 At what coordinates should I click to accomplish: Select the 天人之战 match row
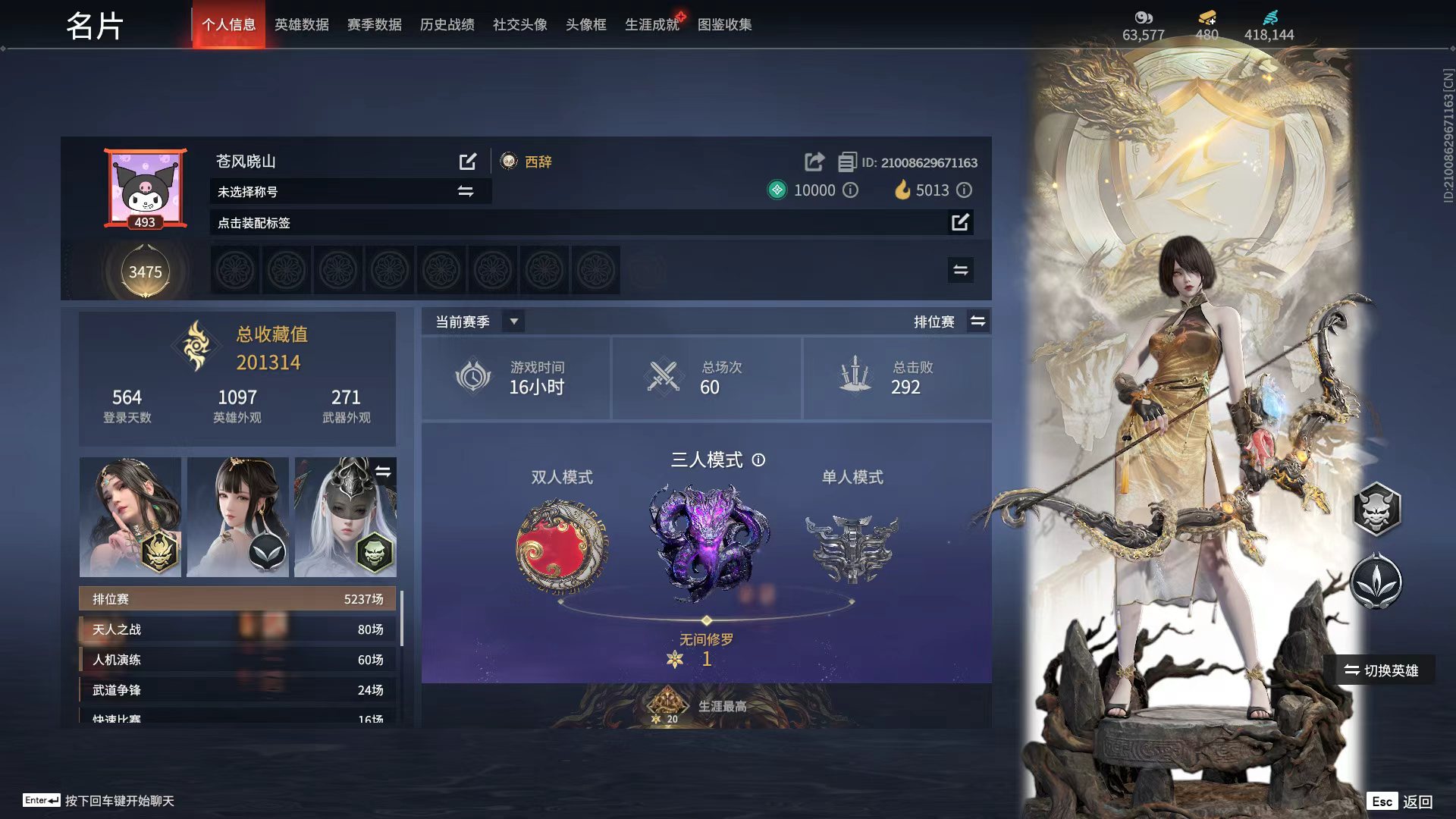click(237, 629)
